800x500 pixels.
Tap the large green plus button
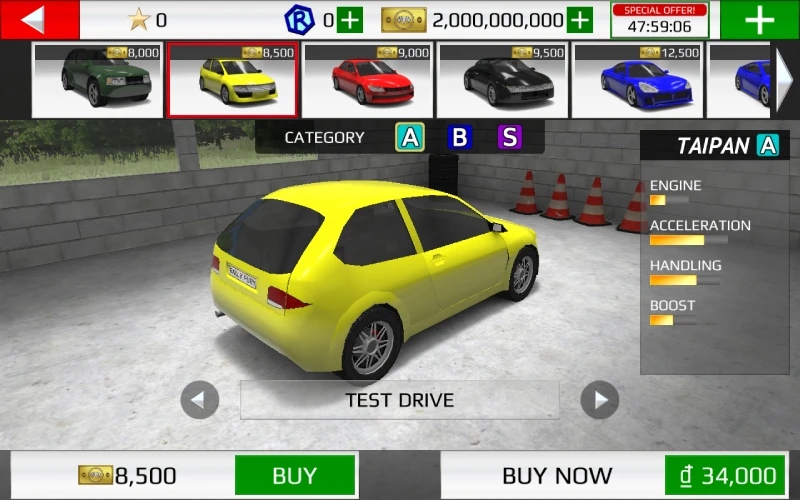coord(759,20)
